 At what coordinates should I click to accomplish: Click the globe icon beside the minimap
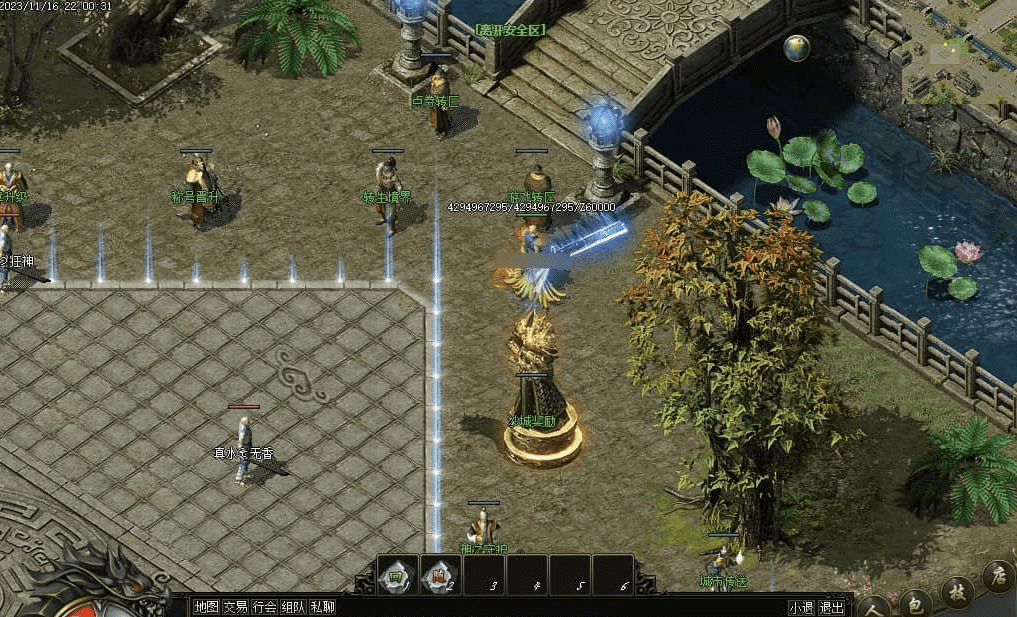tap(797, 48)
